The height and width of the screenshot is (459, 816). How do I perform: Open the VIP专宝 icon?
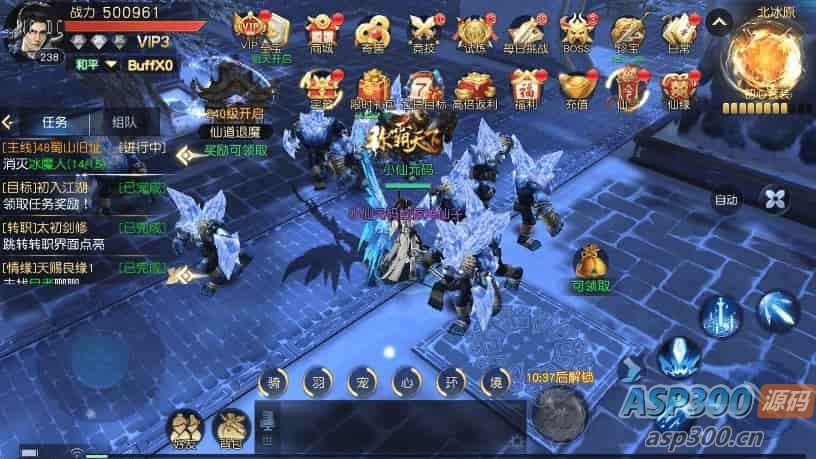click(x=258, y=30)
